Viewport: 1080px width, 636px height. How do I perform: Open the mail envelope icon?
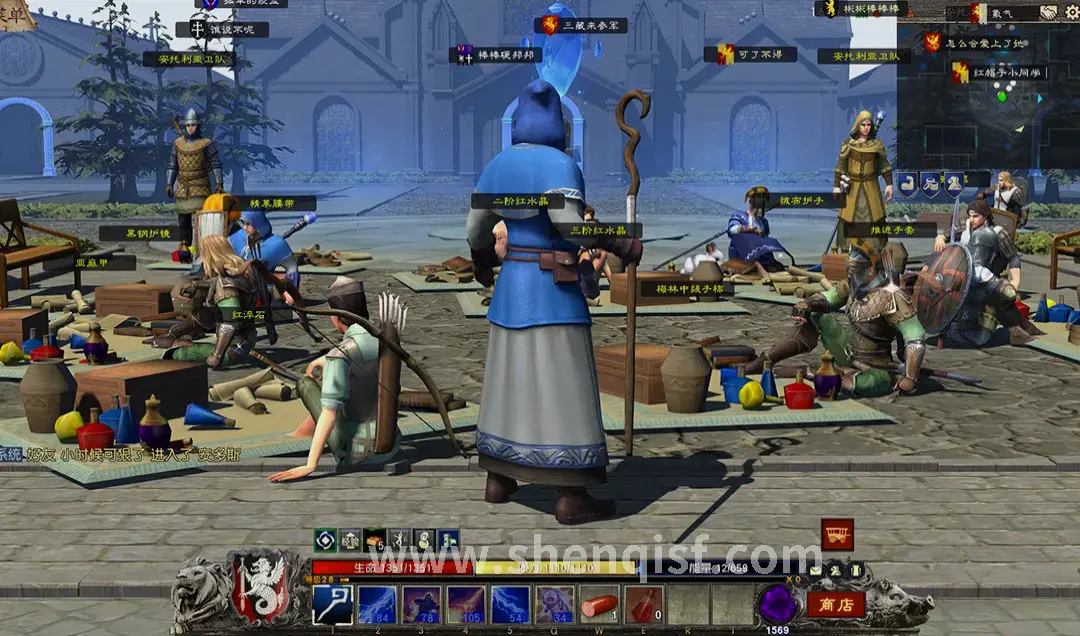(x=816, y=570)
